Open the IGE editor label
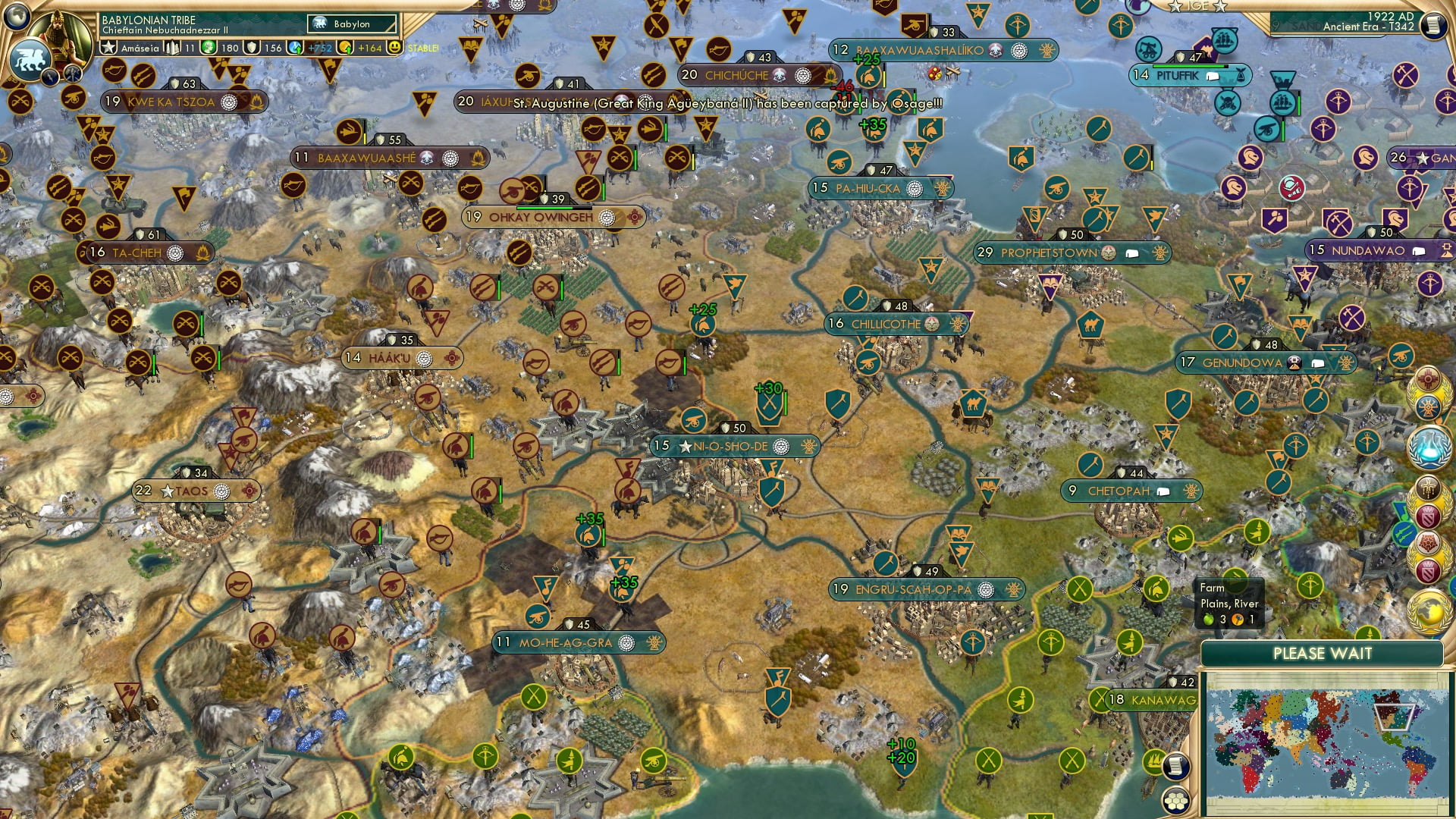Image resolution: width=1456 pixels, height=819 pixels. coord(1198,6)
